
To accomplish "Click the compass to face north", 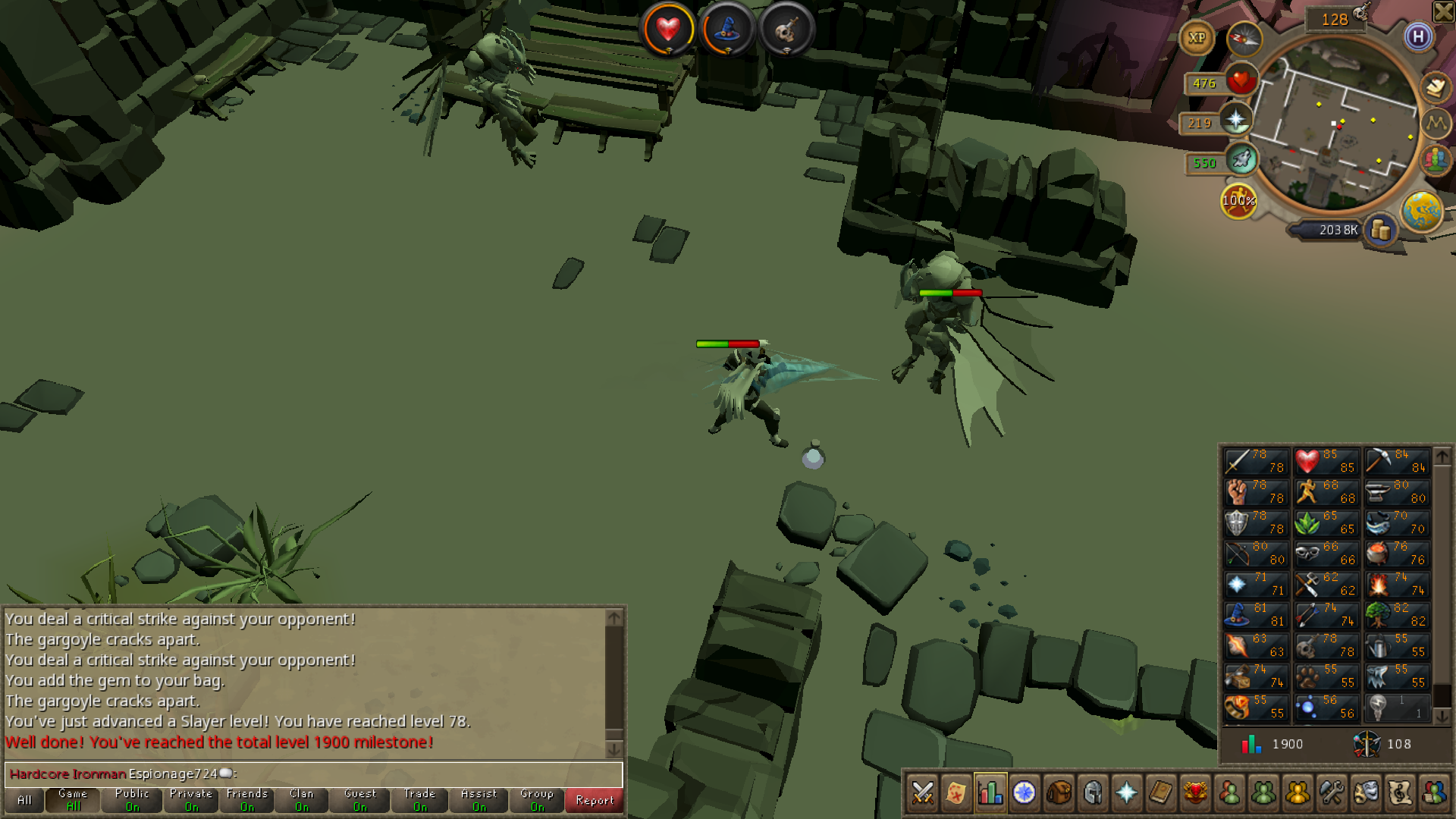I will (x=1244, y=38).
